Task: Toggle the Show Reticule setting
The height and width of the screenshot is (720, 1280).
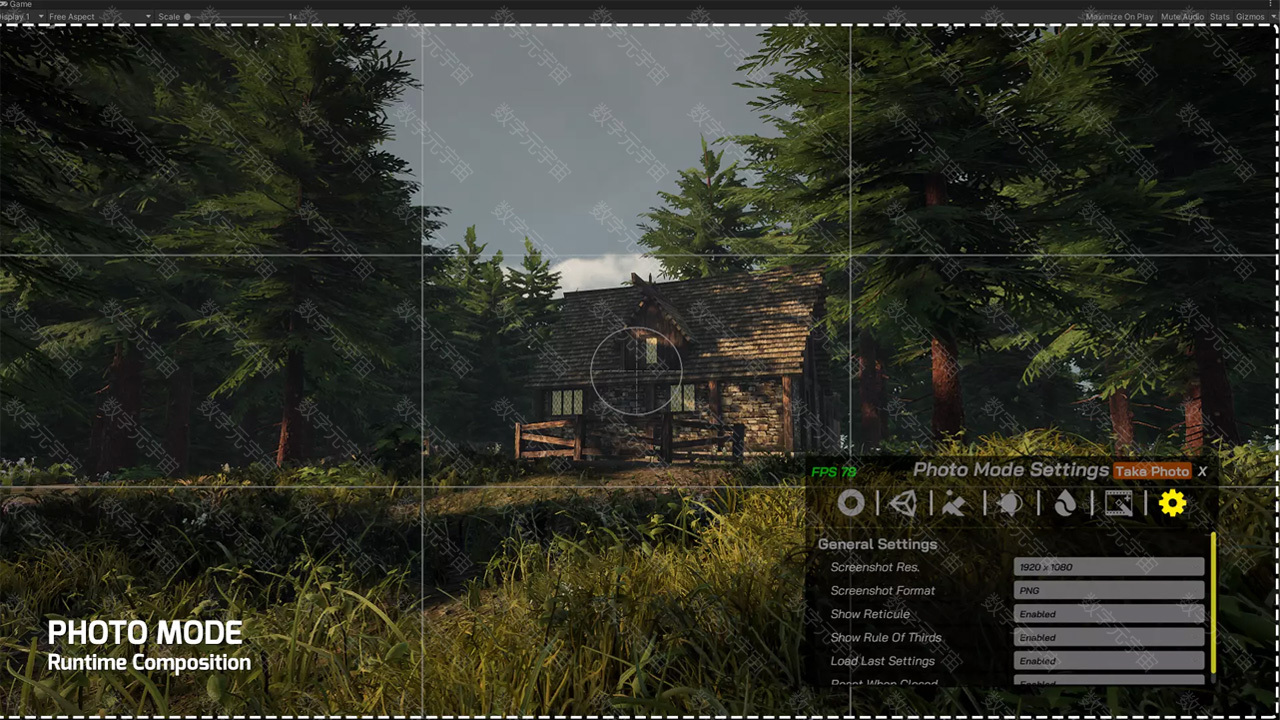Action: click(x=1108, y=614)
